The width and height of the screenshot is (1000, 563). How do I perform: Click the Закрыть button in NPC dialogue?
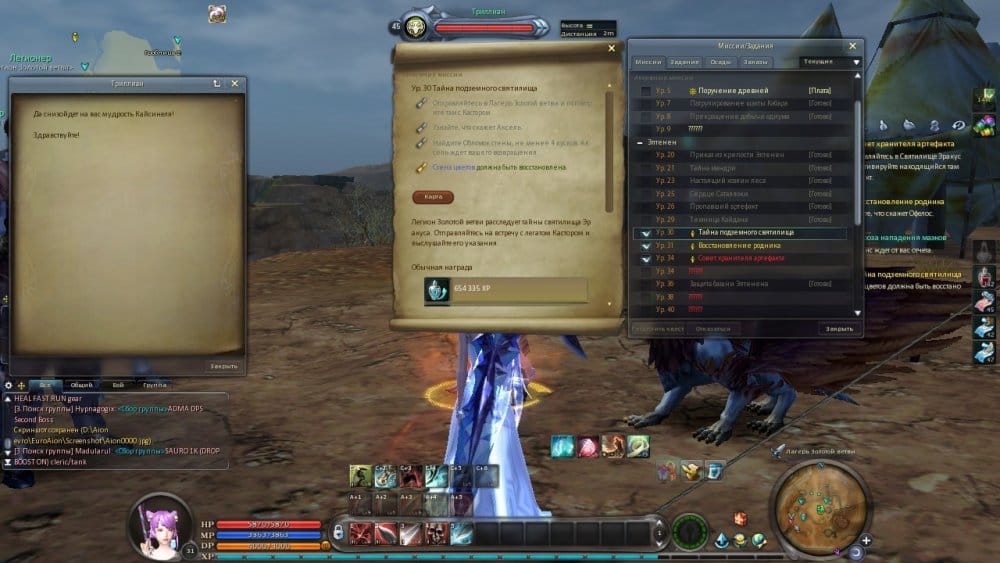coord(223,366)
